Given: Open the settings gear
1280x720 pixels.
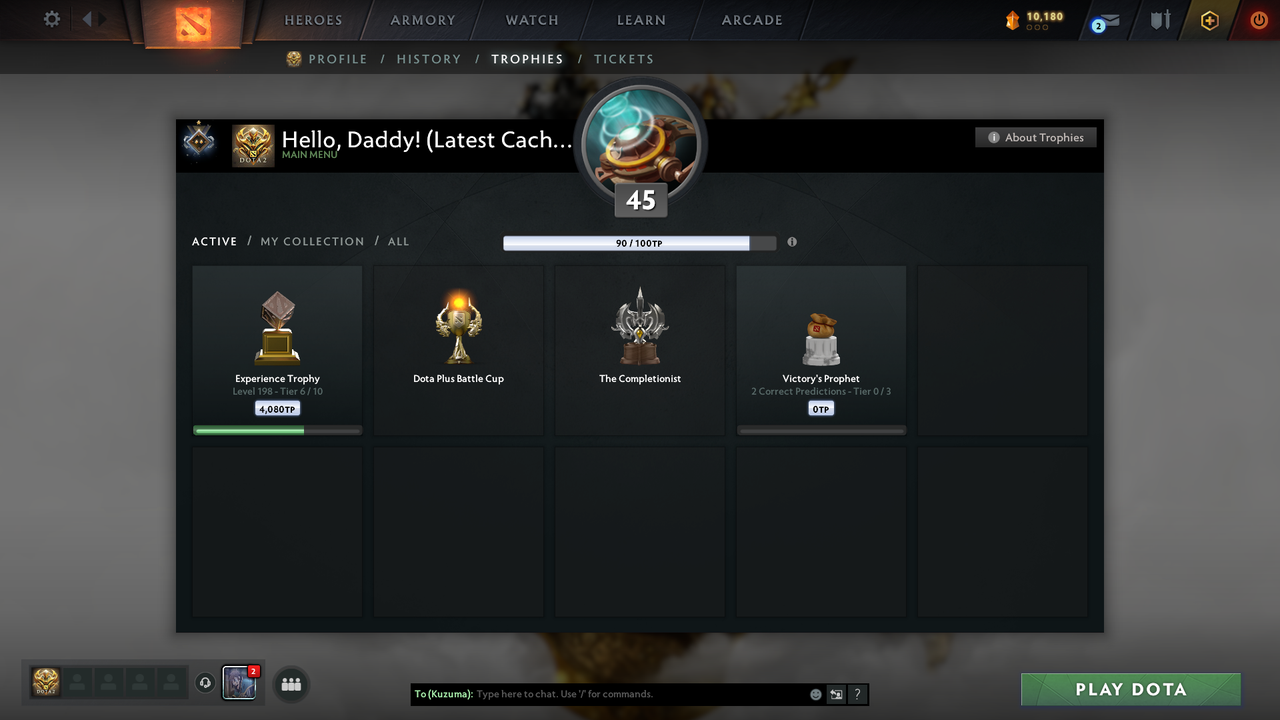Looking at the screenshot, I should tap(51, 18).
